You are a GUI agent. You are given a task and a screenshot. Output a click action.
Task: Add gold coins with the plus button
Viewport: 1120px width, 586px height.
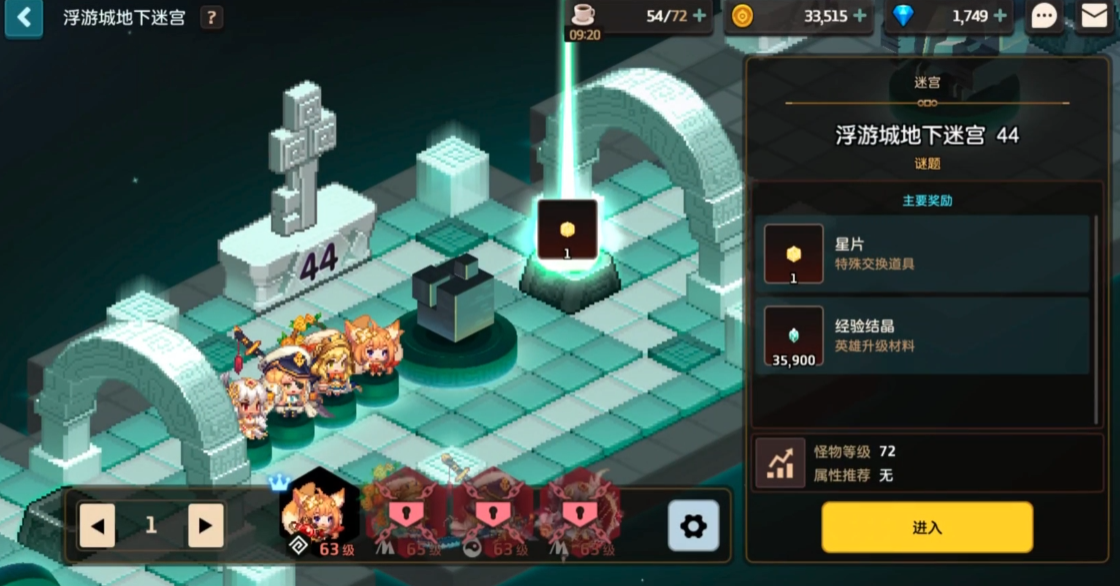point(859,16)
